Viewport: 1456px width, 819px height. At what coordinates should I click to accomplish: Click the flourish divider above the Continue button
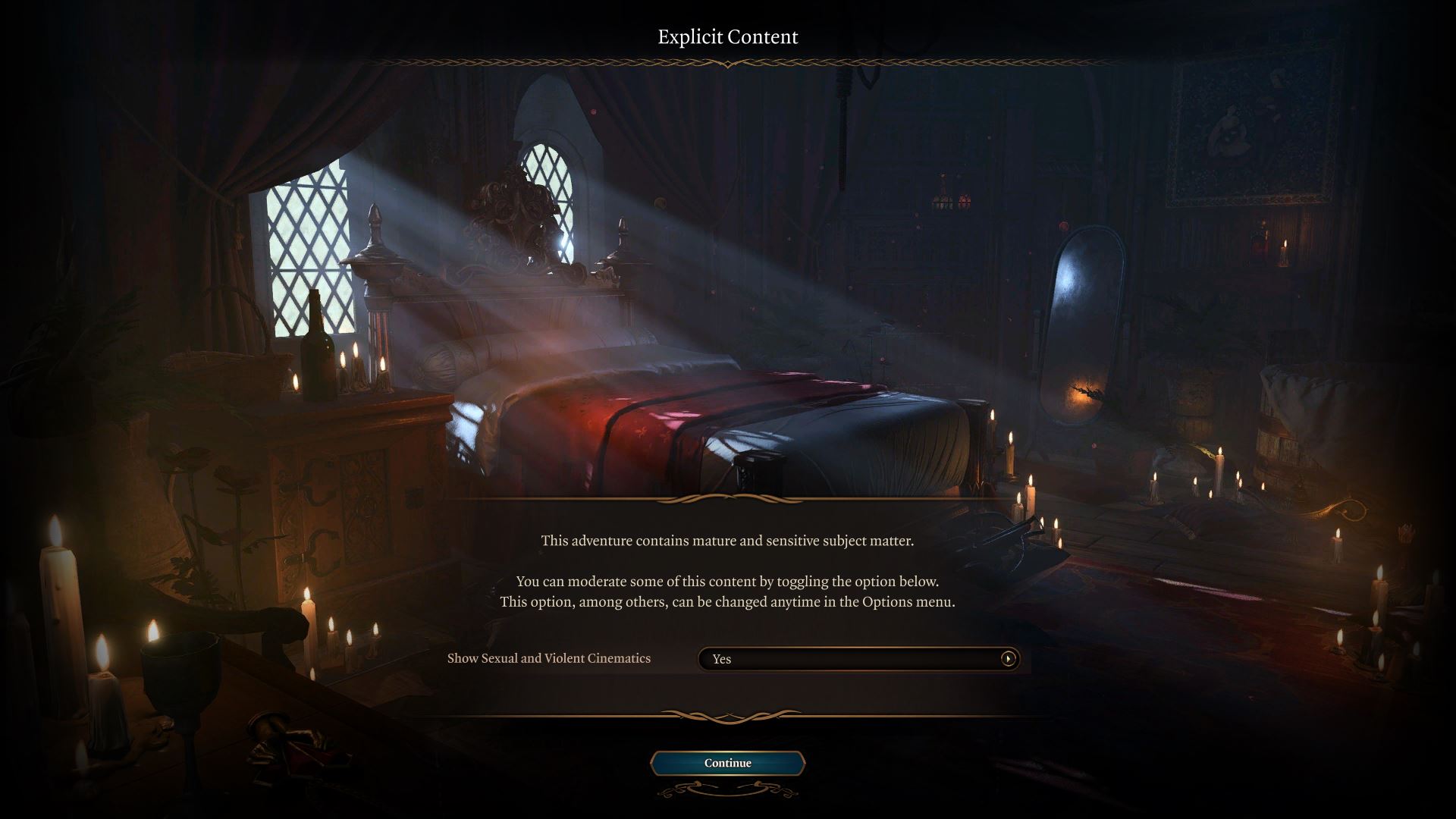727,717
